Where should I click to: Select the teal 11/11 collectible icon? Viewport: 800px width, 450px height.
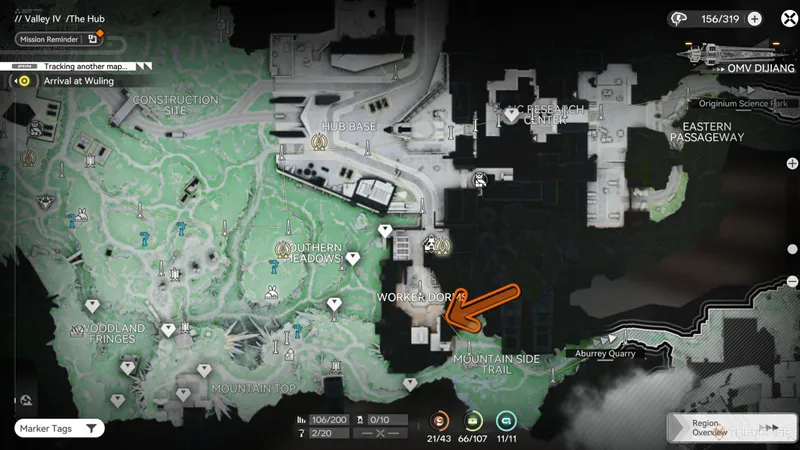click(x=507, y=421)
